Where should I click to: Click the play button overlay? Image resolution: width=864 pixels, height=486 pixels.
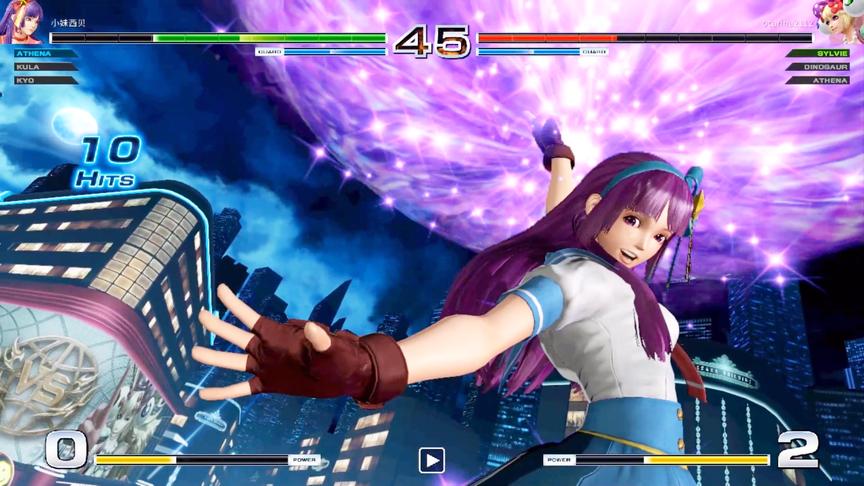pyautogui.click(x=431, y=460)
